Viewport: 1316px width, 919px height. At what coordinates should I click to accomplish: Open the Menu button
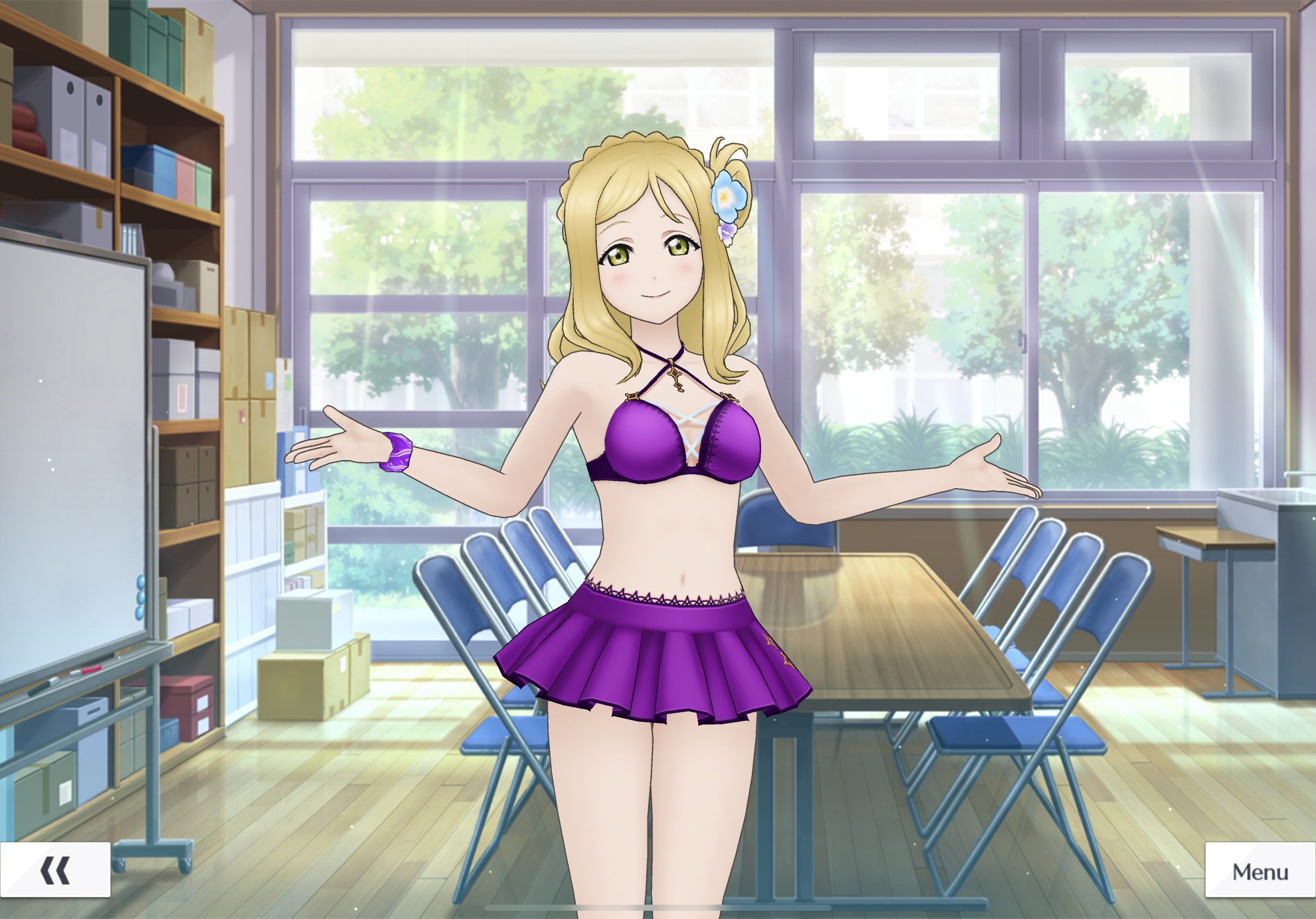1260,872
